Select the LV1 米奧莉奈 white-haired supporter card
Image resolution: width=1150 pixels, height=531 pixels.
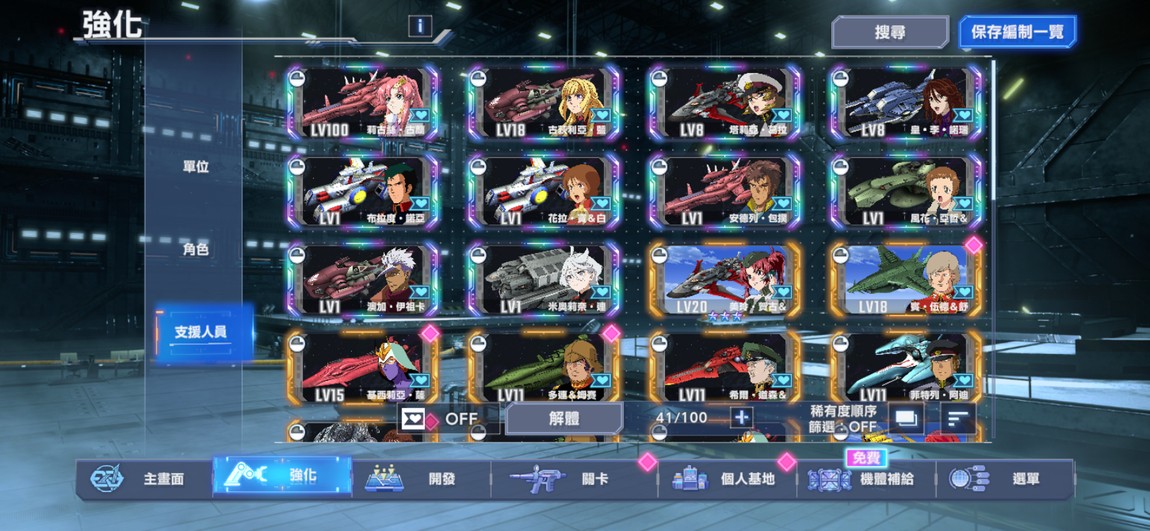[x=544, y=281]
